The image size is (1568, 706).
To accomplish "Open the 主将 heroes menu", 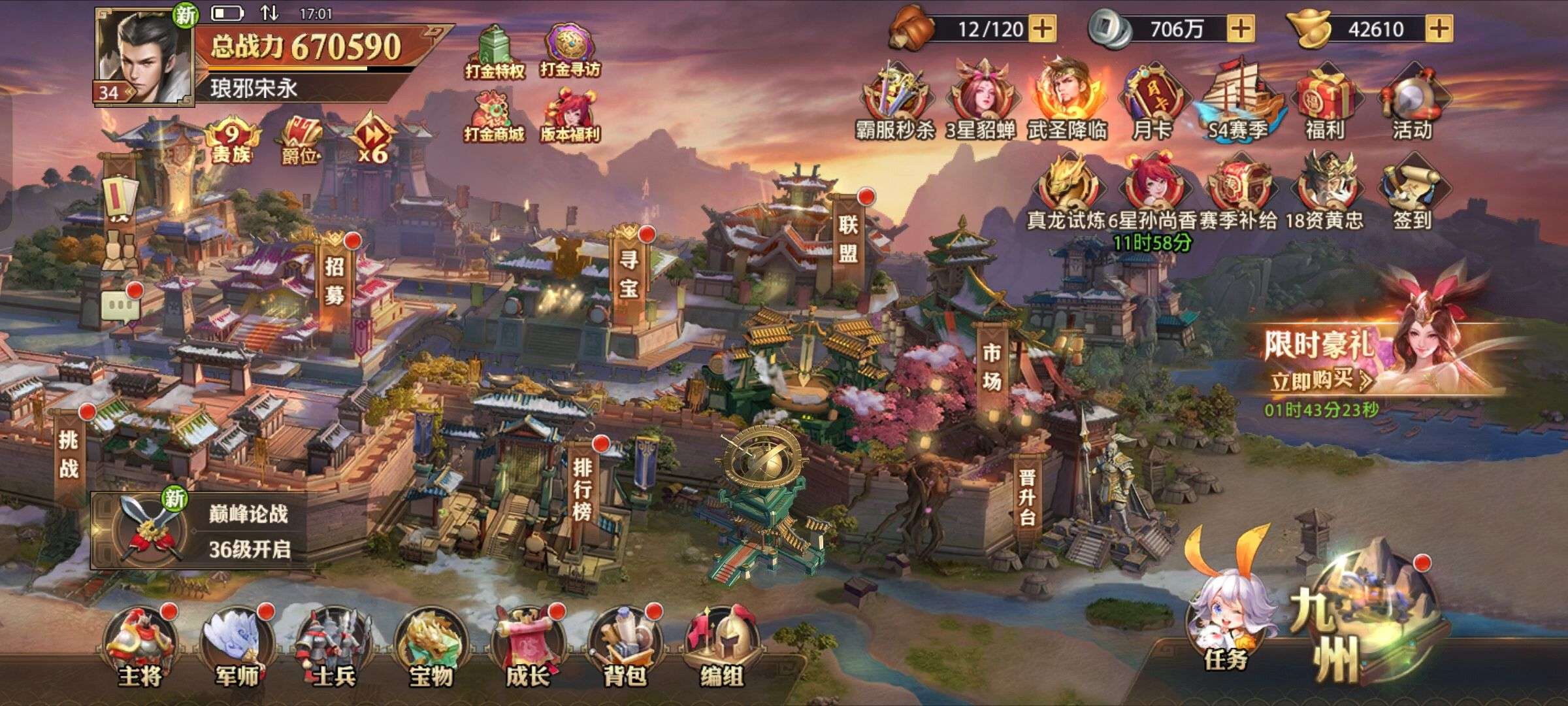I will pyautogui.click(x=140, y=647).
